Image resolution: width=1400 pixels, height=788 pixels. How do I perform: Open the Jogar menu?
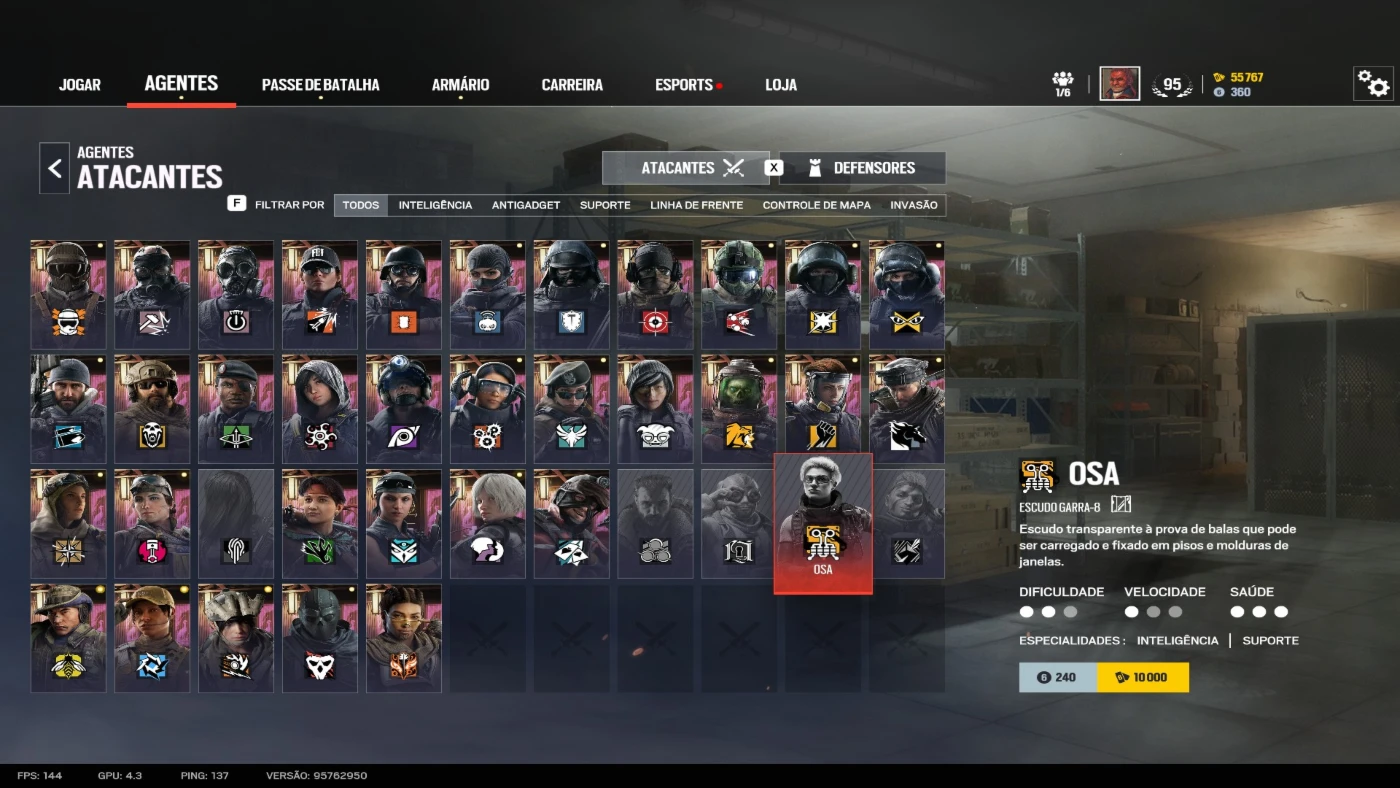pyautogui.click(x=80, y=85)
